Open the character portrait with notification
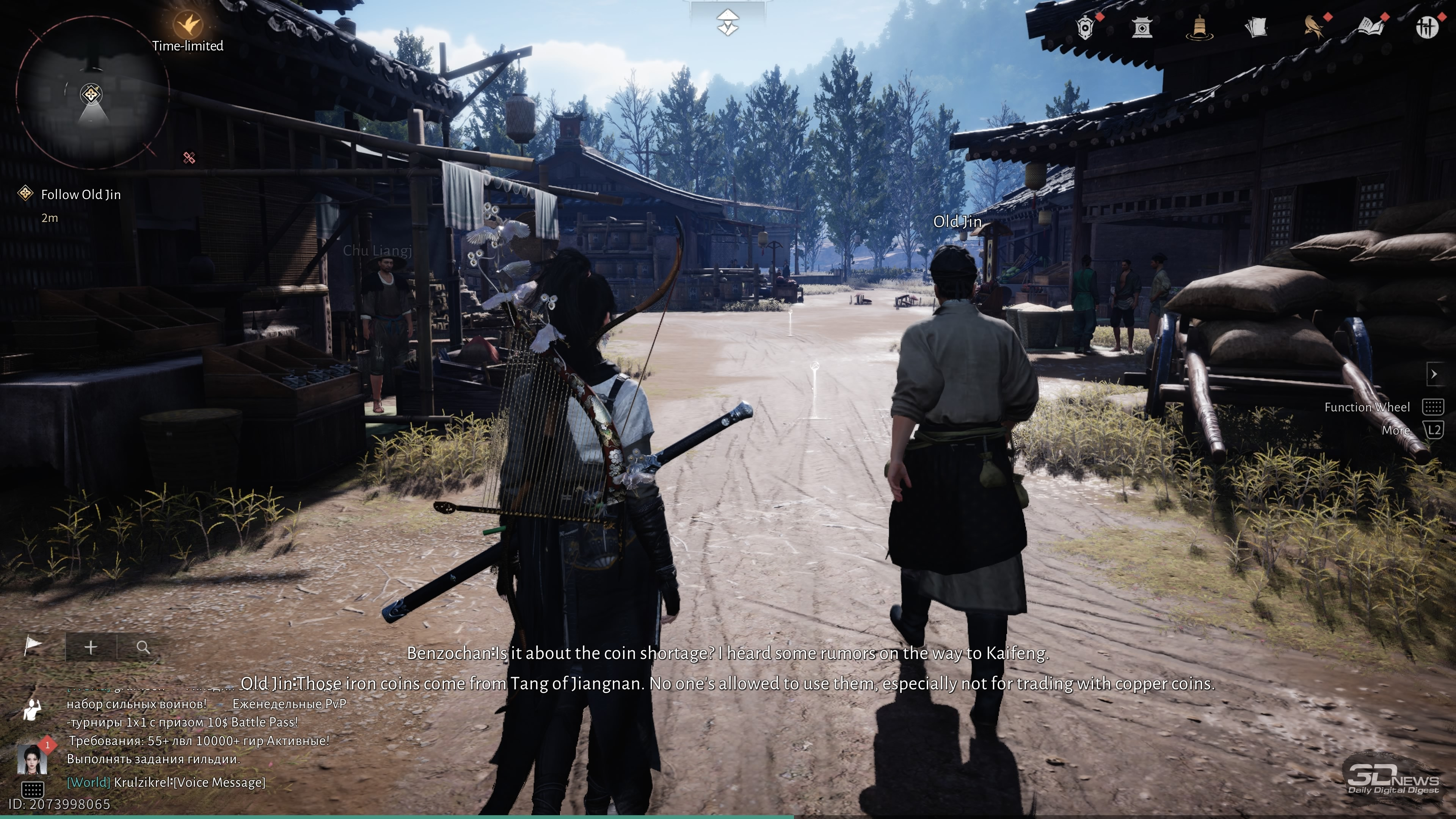This screenshot has height=819, width=1456. pos(32,758)
